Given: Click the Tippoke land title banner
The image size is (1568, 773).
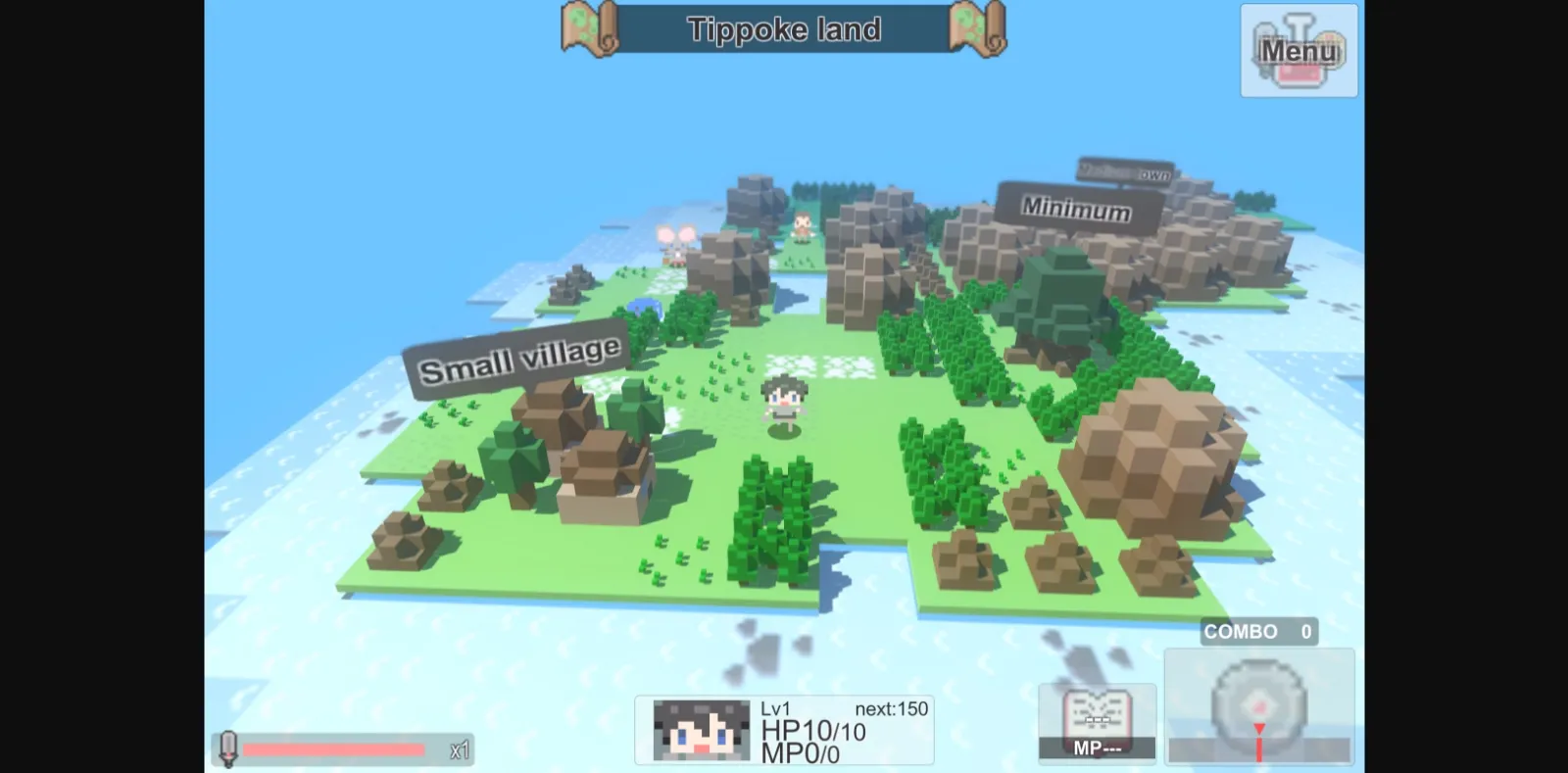Looking at the screenshot, I should click(x=786, y=29).
